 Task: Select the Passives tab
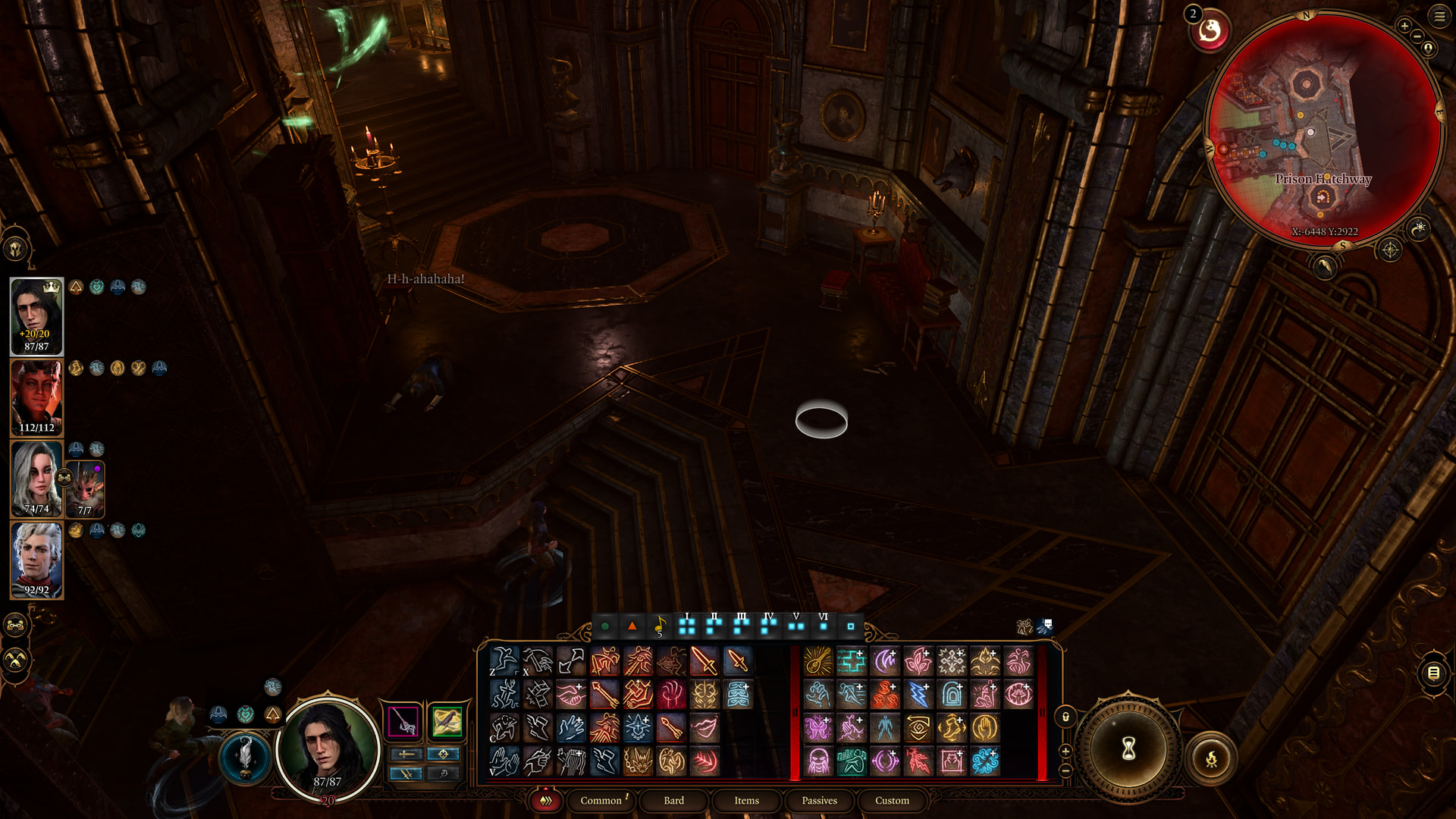click(x=819, y=800)
